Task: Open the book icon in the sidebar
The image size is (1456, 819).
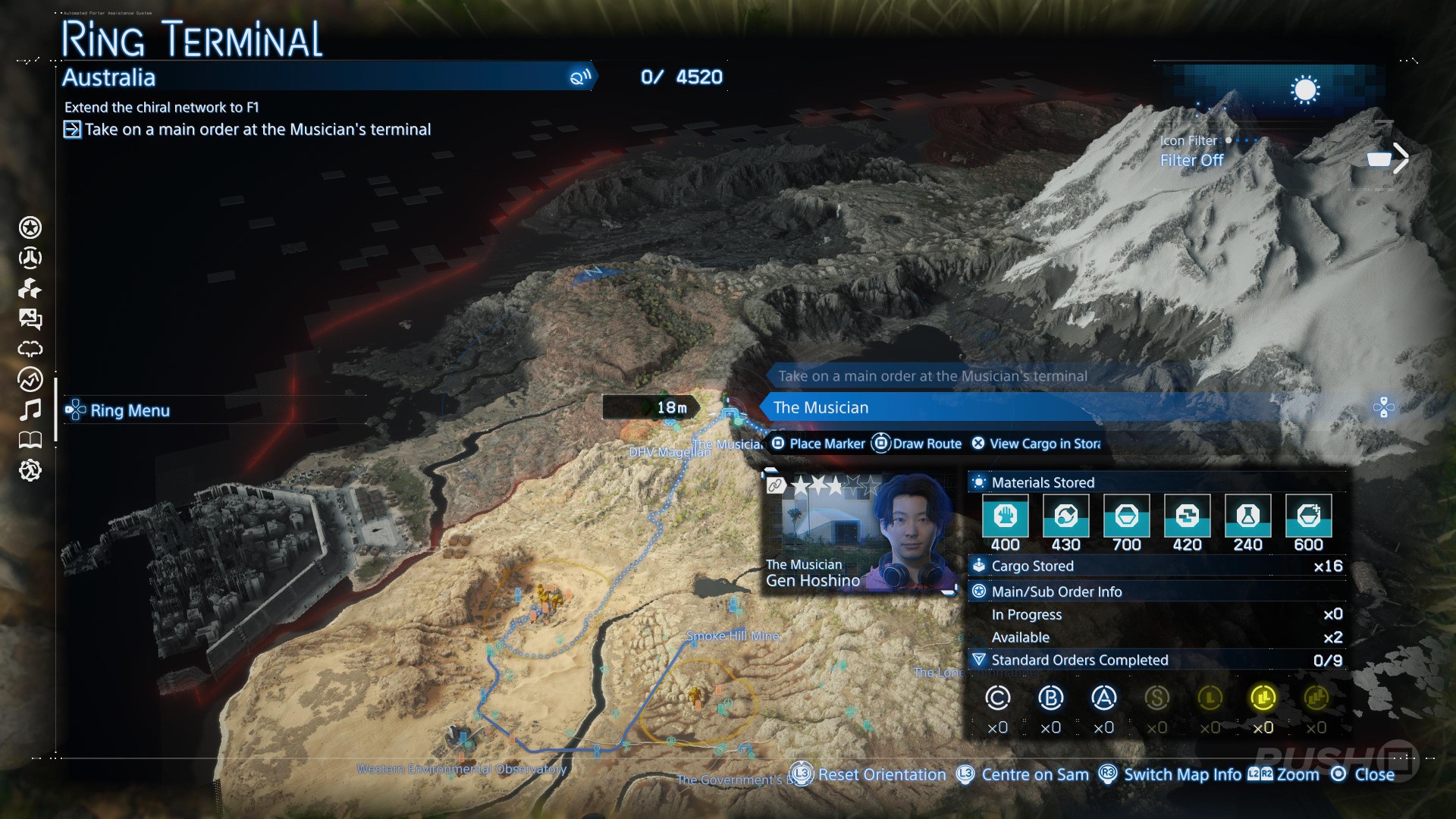Action: [x=30, y=440]
